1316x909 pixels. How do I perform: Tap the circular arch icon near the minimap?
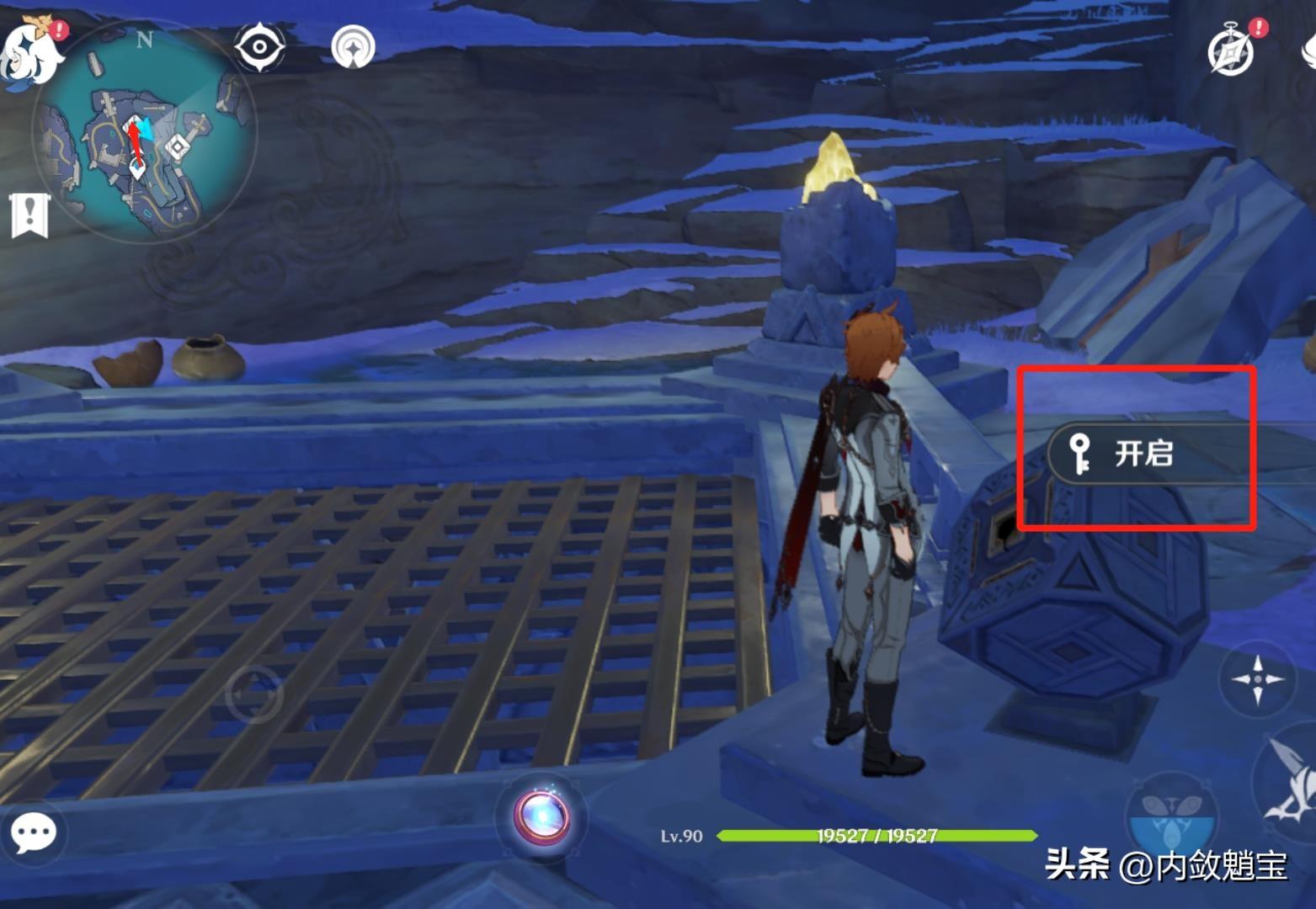pyautogui.click(x=353, y=47)
